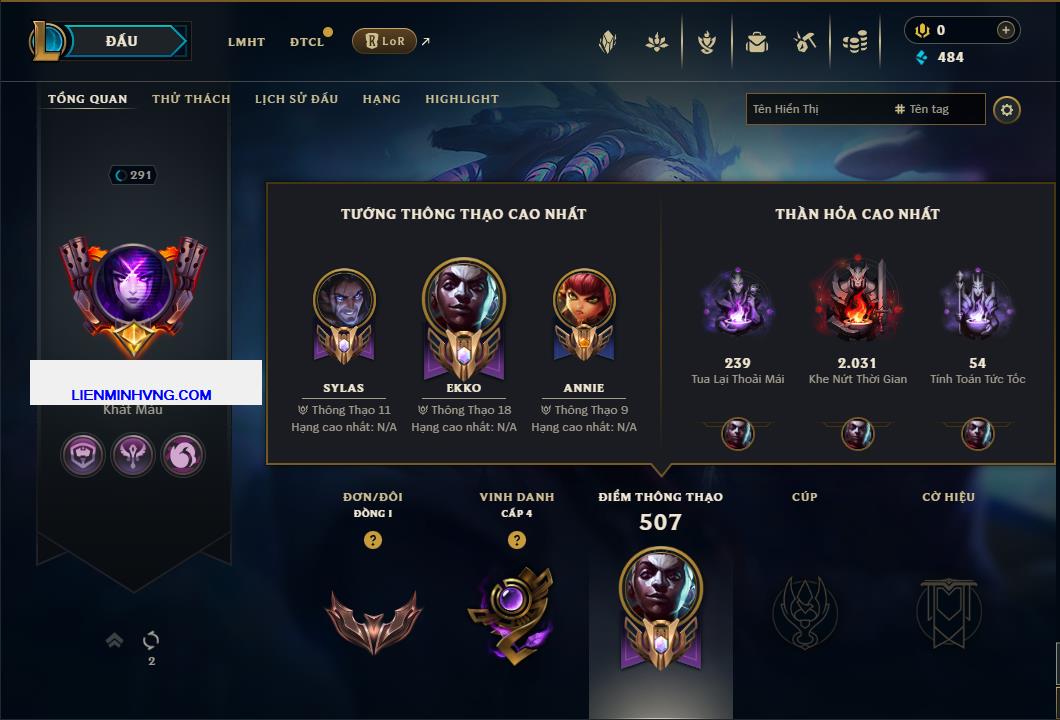Image resolution: width=1060 pixels, height=720 pixels.
Task: Show the ĐƠN/ĐÔI rank help tooltip
Action: pos(373,540)
